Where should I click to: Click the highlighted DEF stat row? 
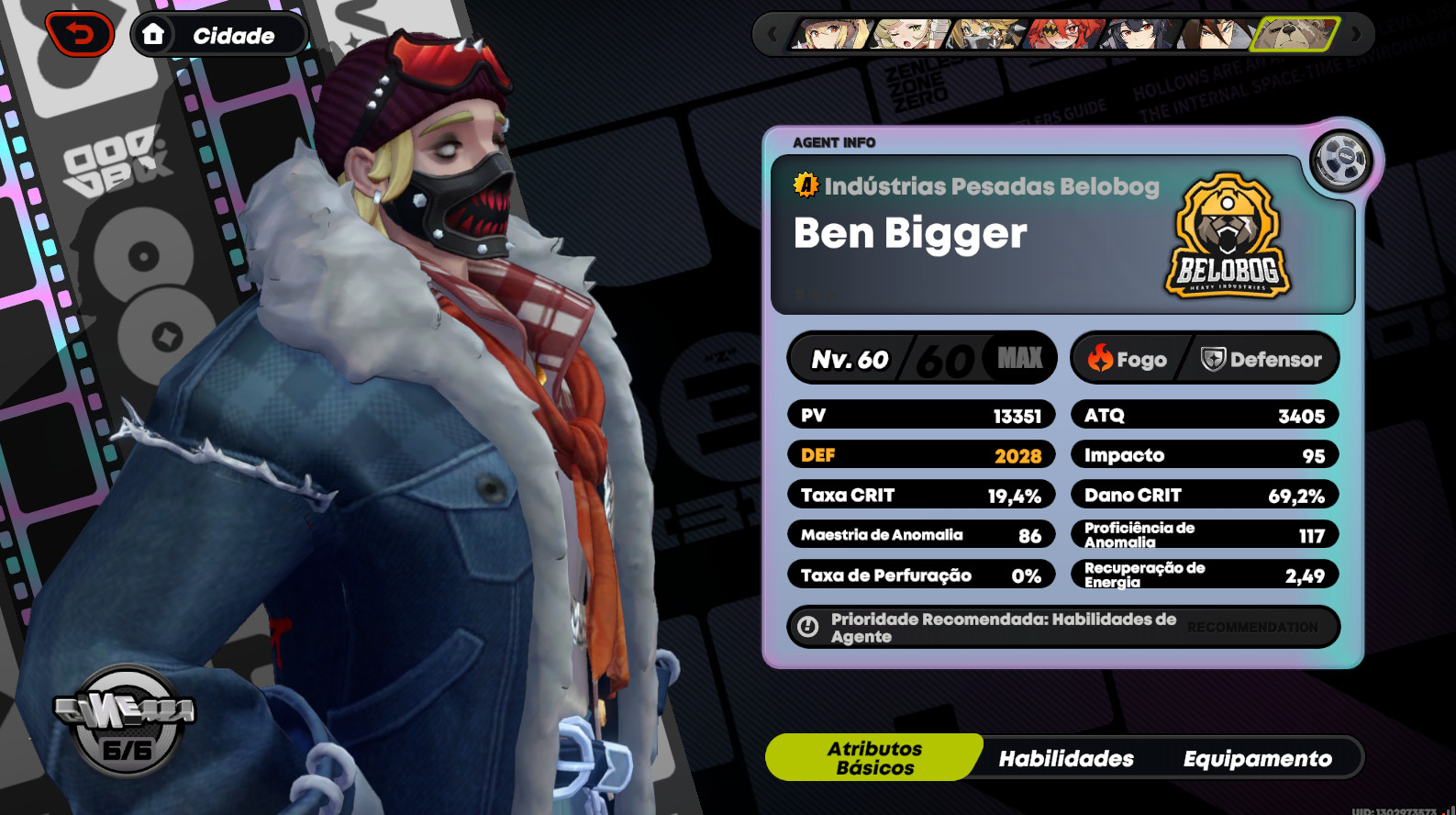[x=921, y=454]
